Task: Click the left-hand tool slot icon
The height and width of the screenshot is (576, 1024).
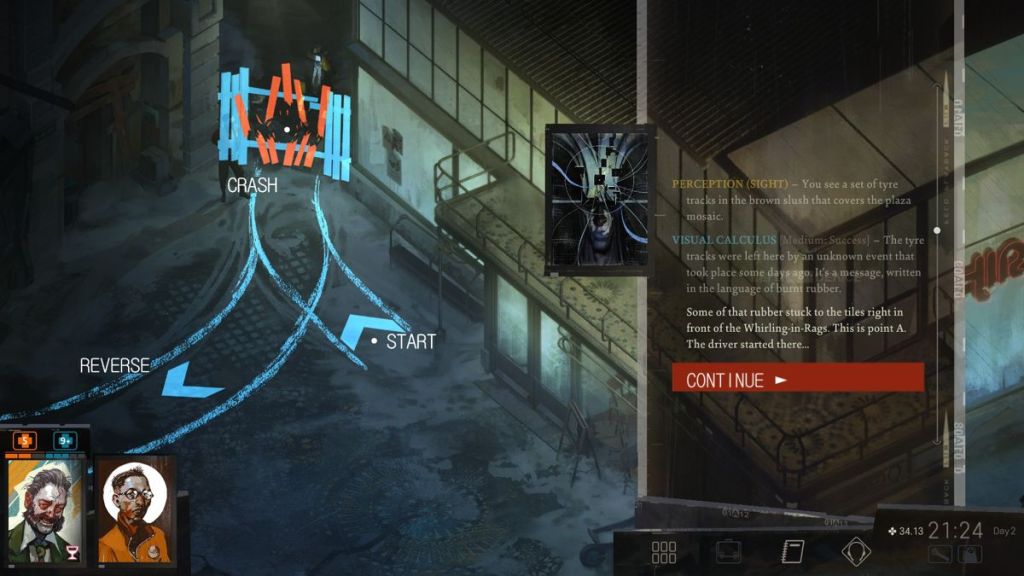Action: click(x=939, y=554)
